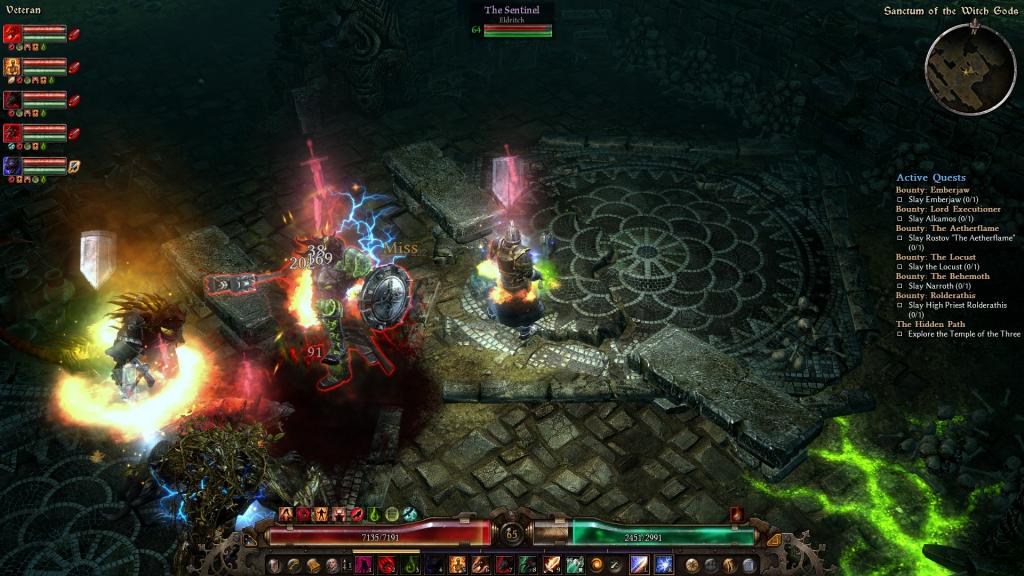Select the top red pet portrait
The image size is (1024, 576).
(13, 33)
